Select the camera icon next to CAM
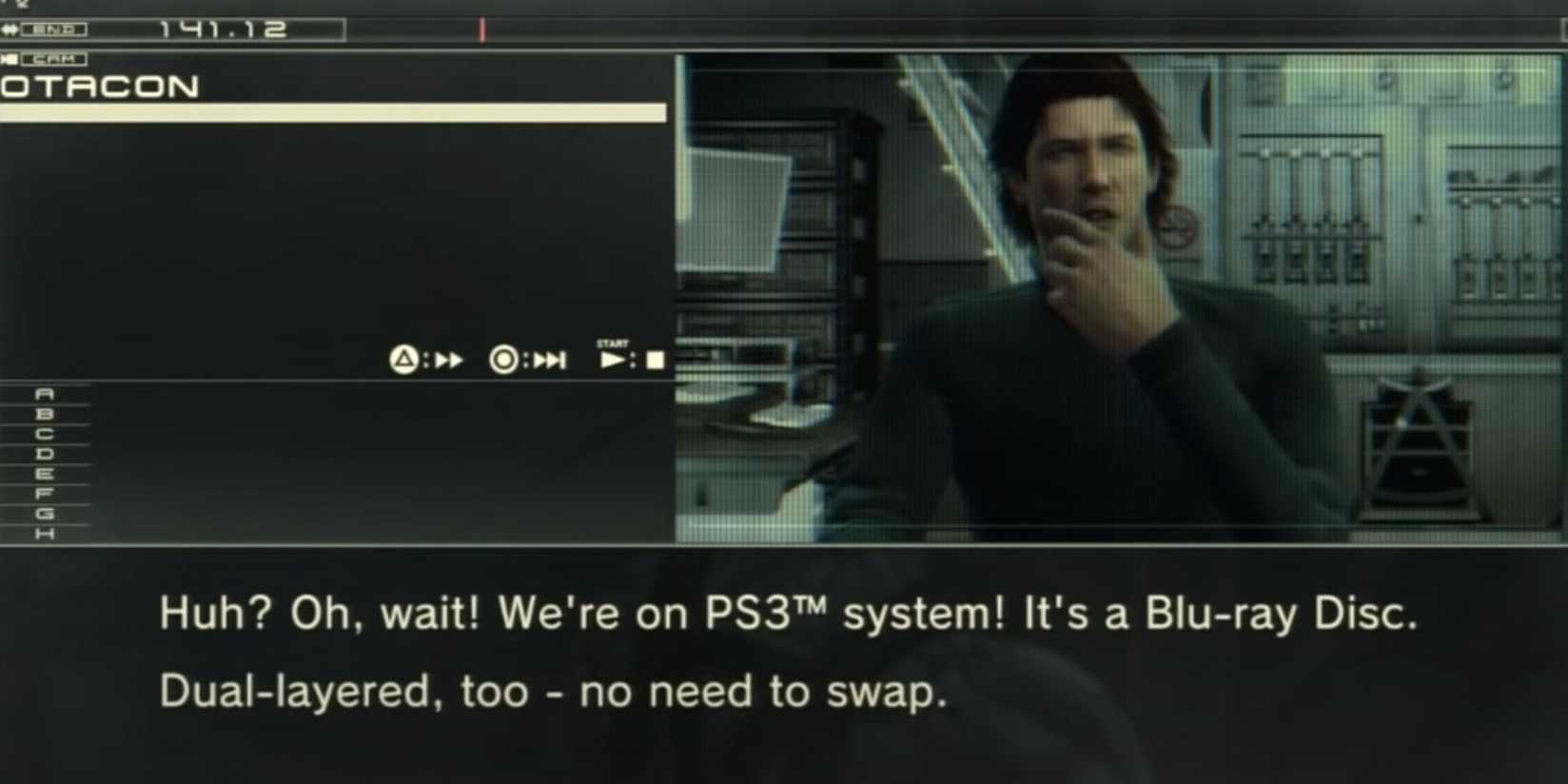Image resolution: width=1568 pixels, height=784 pixels. coord(10,58)
